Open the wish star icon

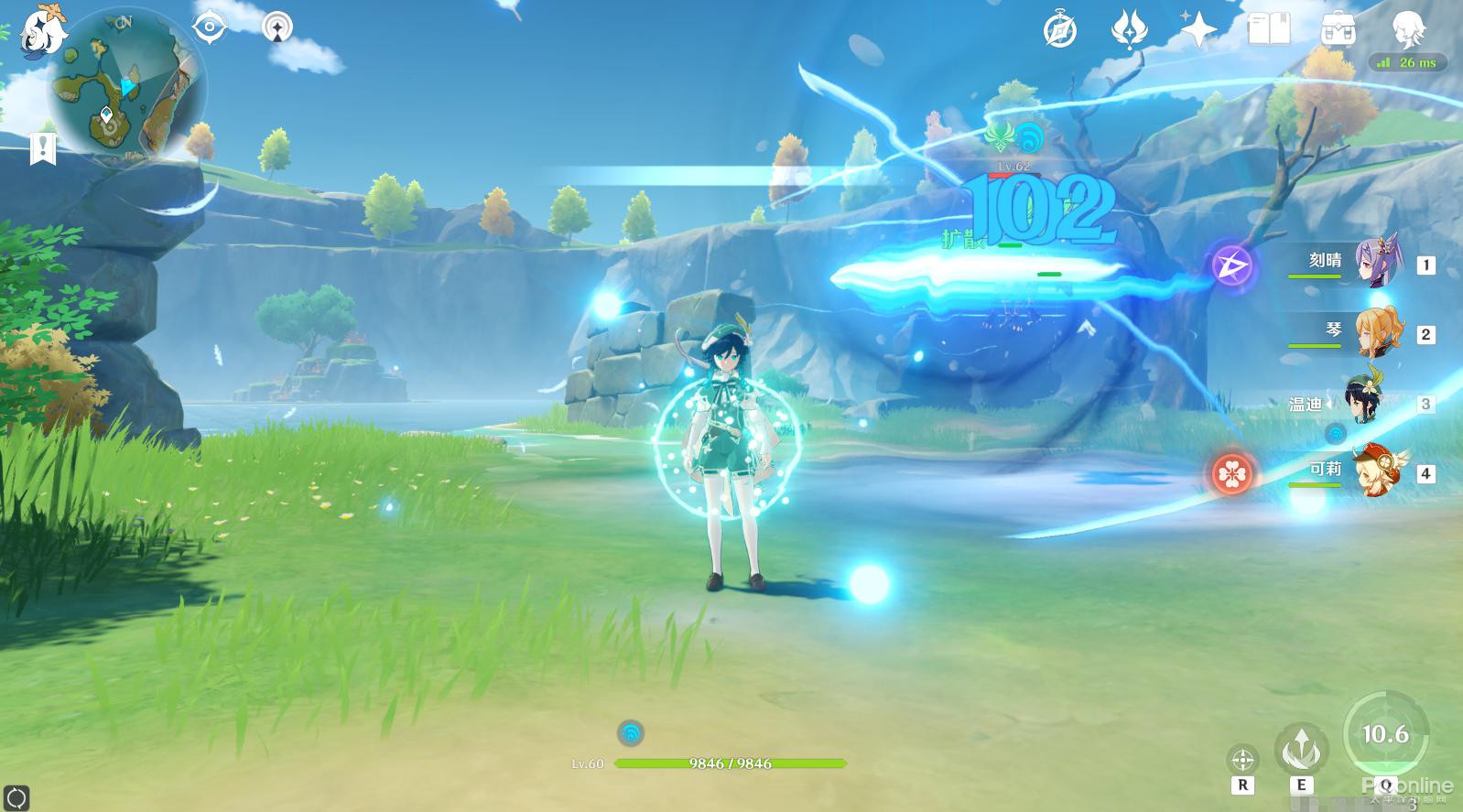point(1198,30)
